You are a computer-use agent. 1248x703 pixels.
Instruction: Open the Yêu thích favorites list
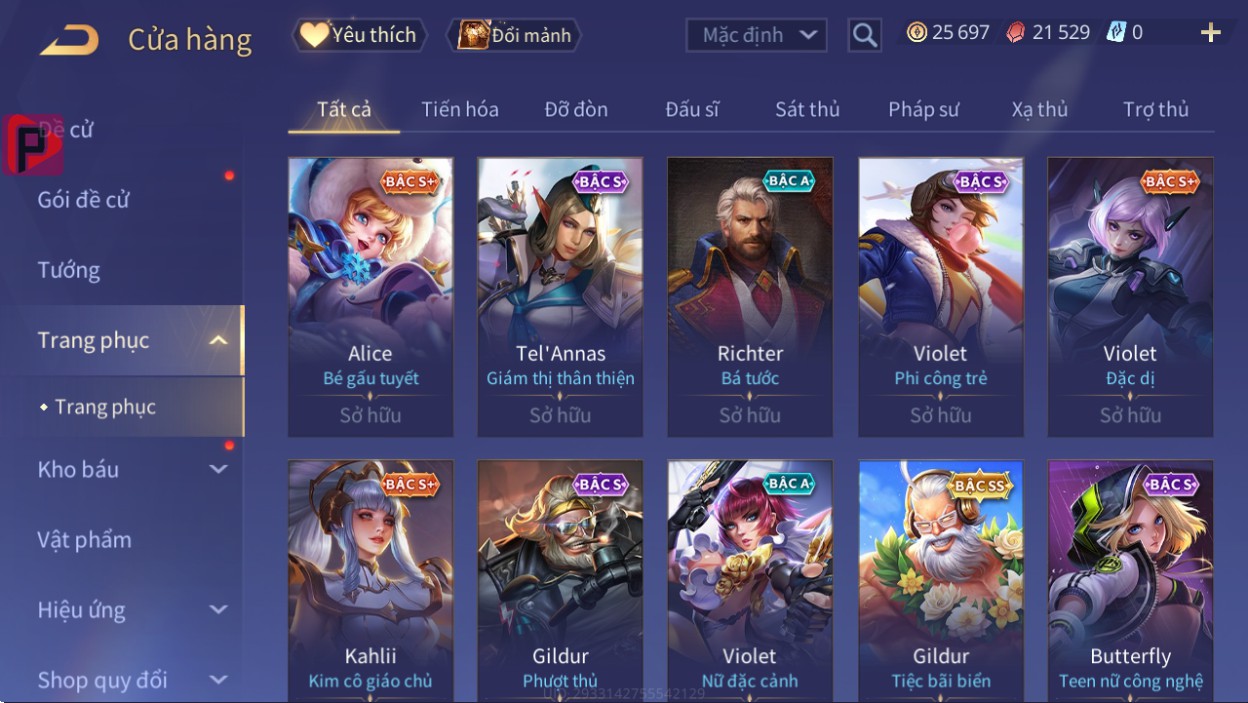point(359,35)
